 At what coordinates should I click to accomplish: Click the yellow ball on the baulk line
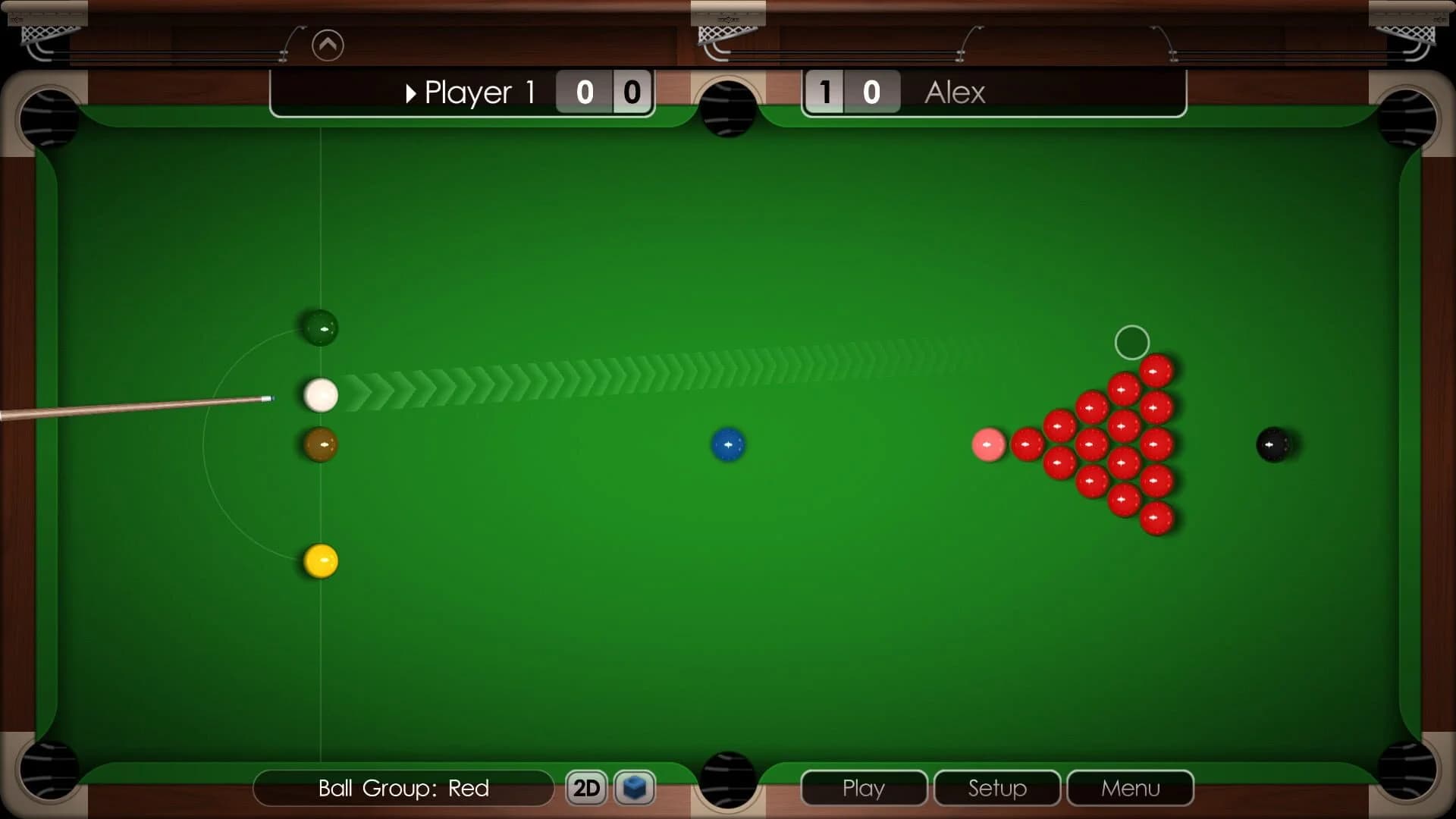coord(320,561)
